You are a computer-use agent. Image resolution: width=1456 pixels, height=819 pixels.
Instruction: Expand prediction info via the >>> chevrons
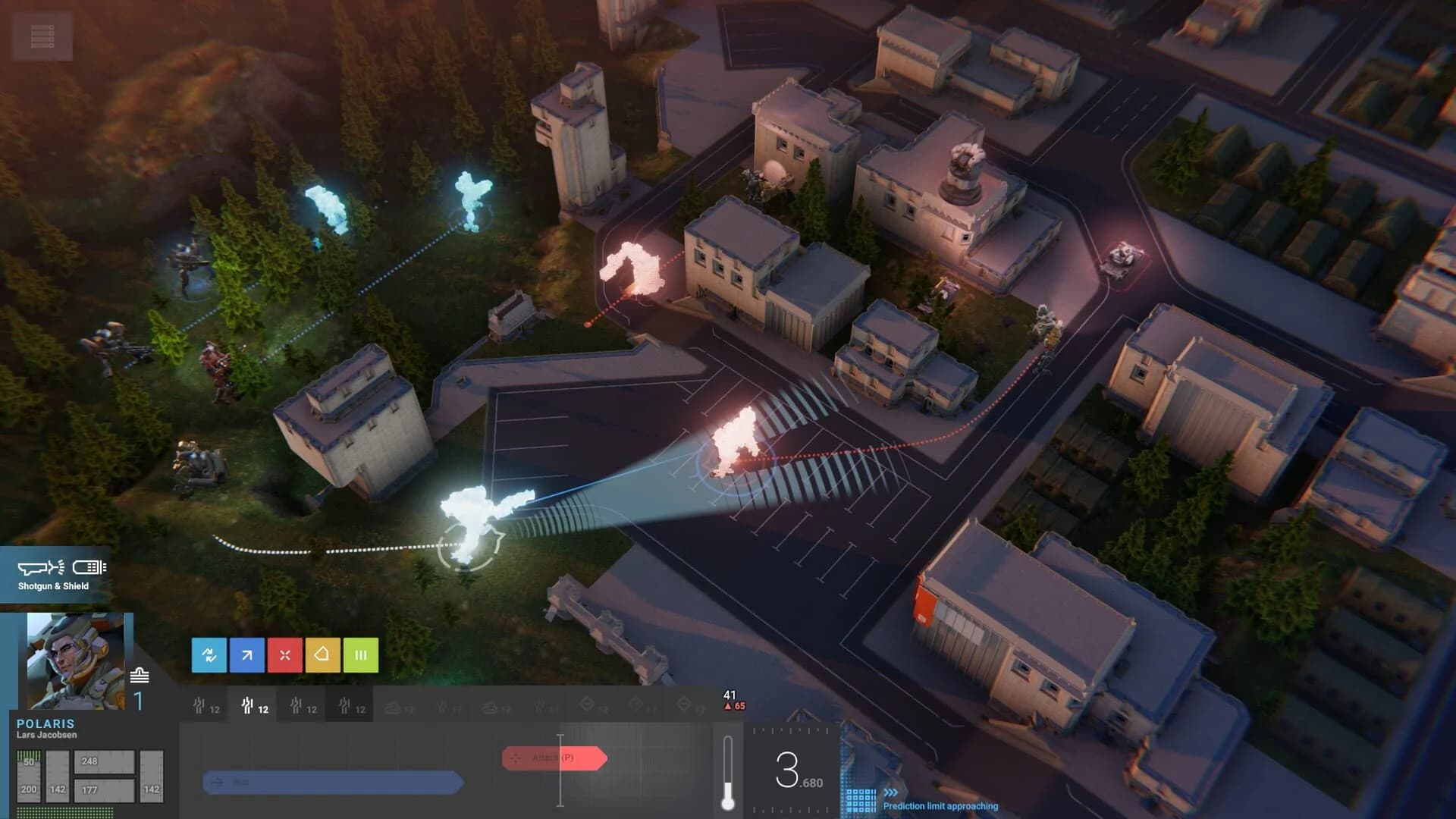[890, 792]
